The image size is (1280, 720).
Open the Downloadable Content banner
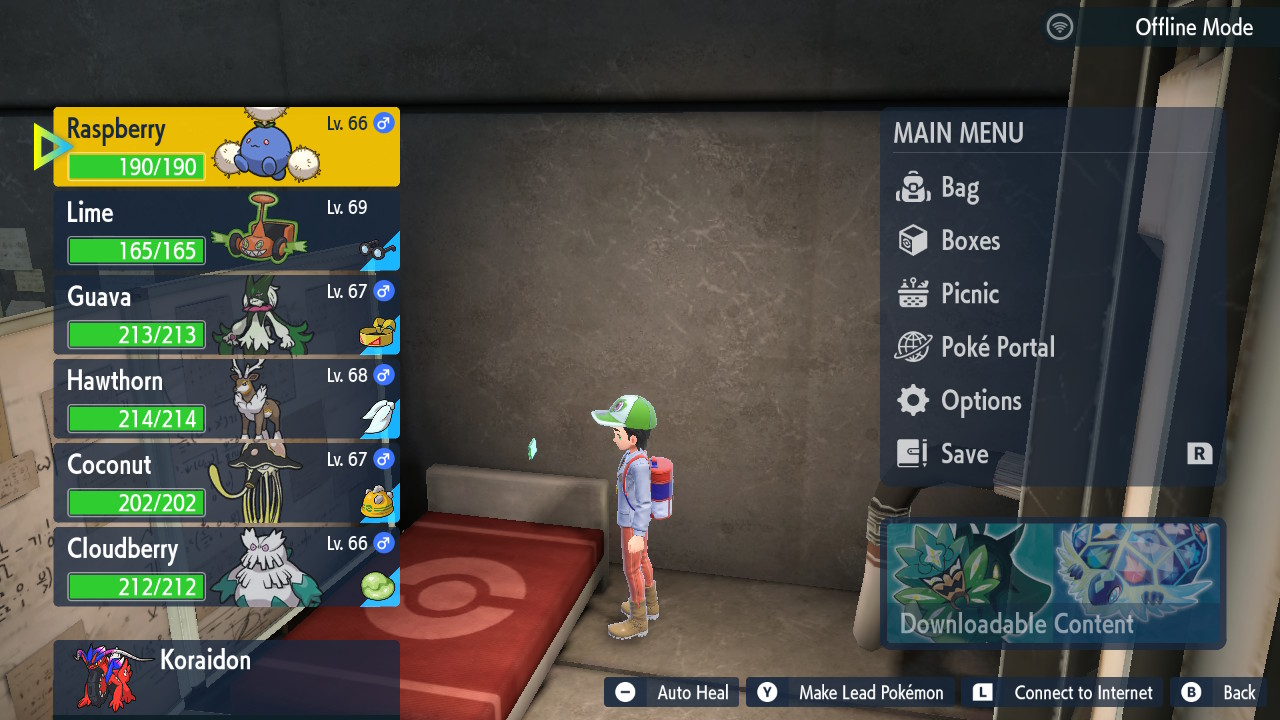pyautogui.click(x=1054, y=584)
